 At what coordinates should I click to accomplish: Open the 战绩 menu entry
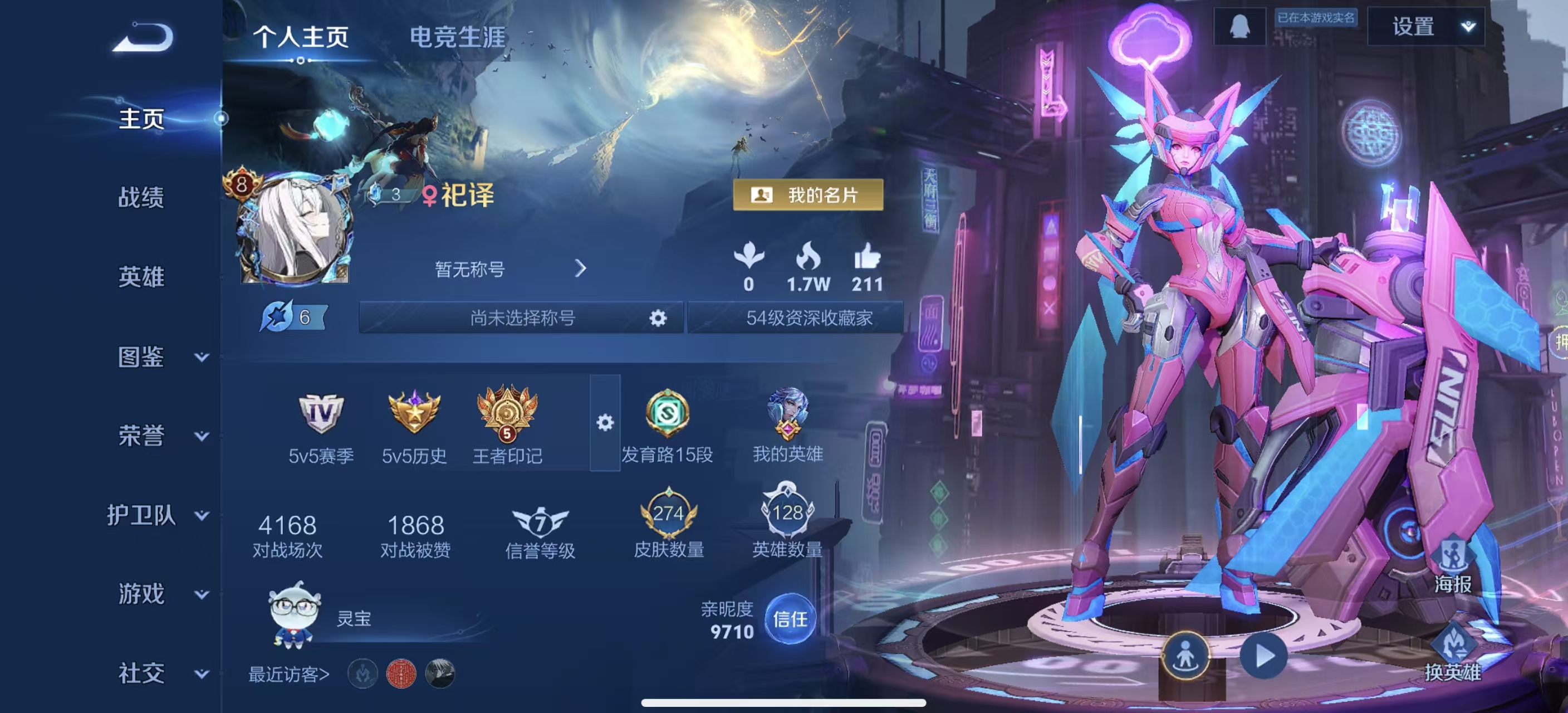(x=141, y=198)
